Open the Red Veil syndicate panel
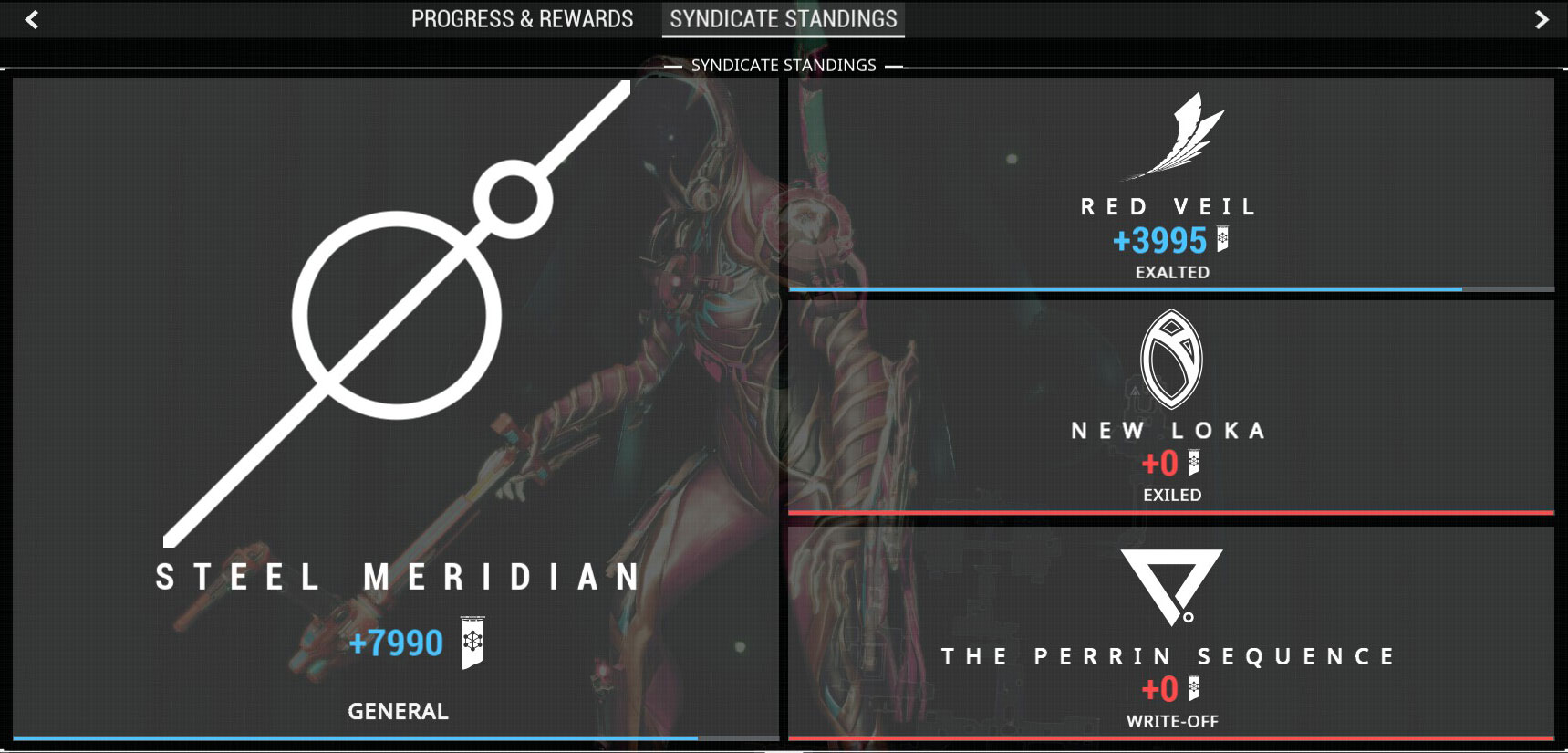Screen dimensions: 1568x753 [x=1171, y=183]
